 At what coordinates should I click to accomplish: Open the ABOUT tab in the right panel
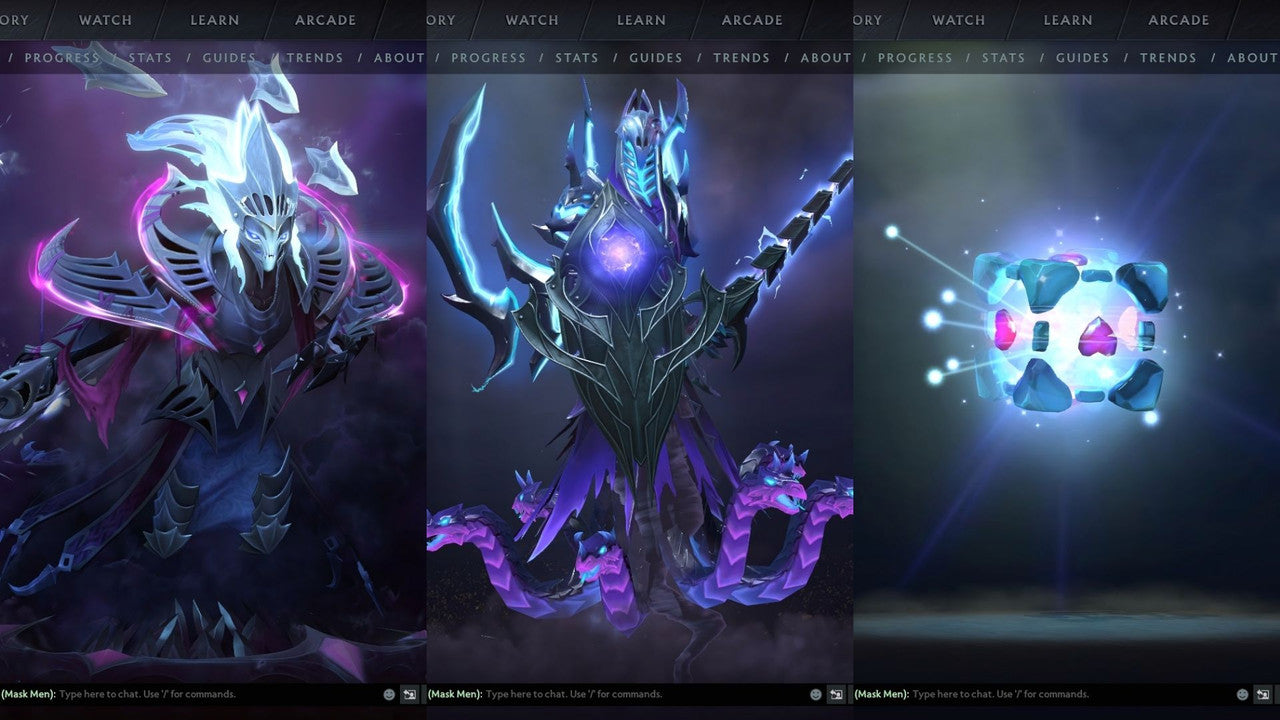1252,57
